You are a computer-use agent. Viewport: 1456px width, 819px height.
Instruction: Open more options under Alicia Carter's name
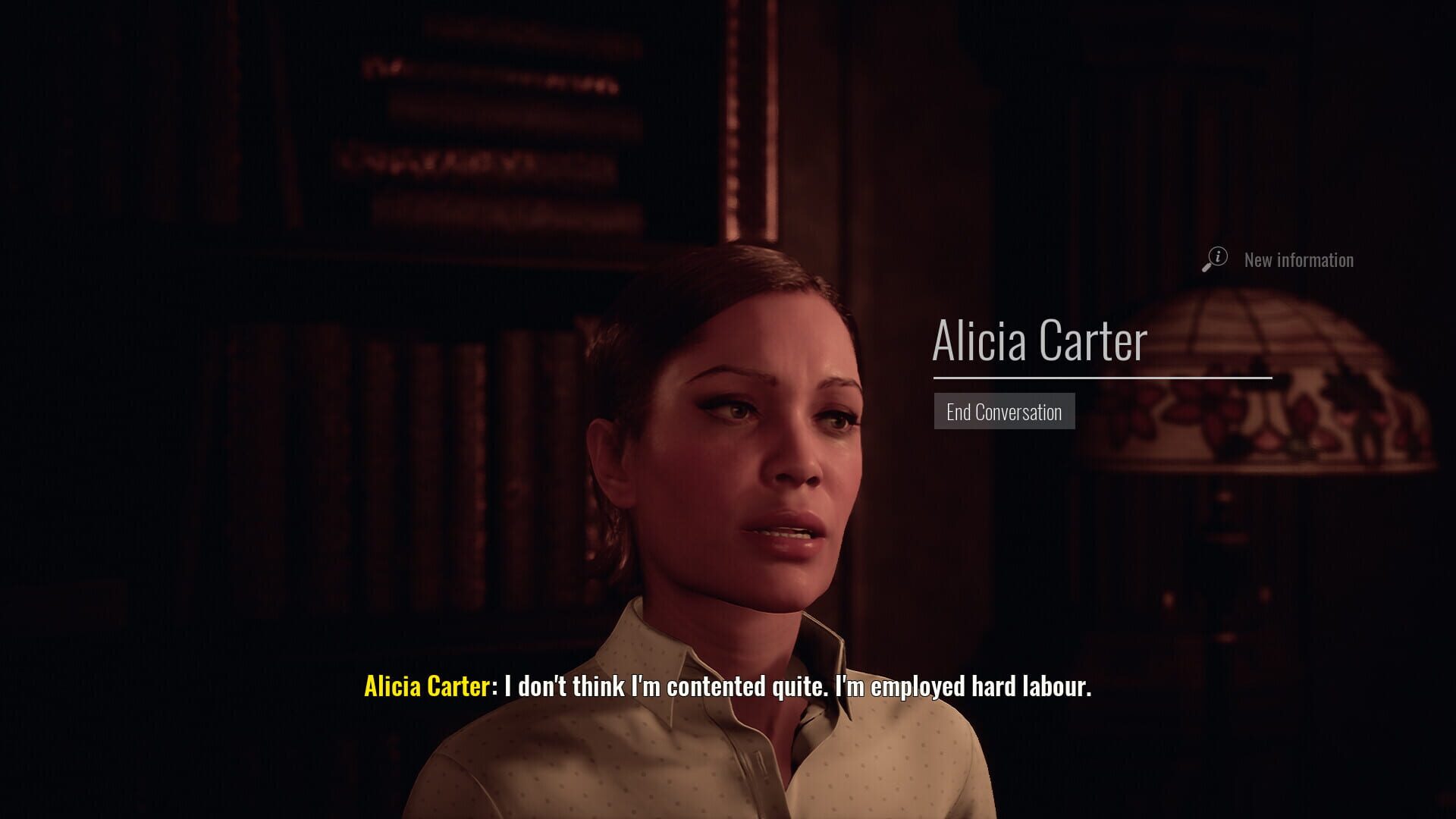pyautogui.click(x=1004, y=412)
